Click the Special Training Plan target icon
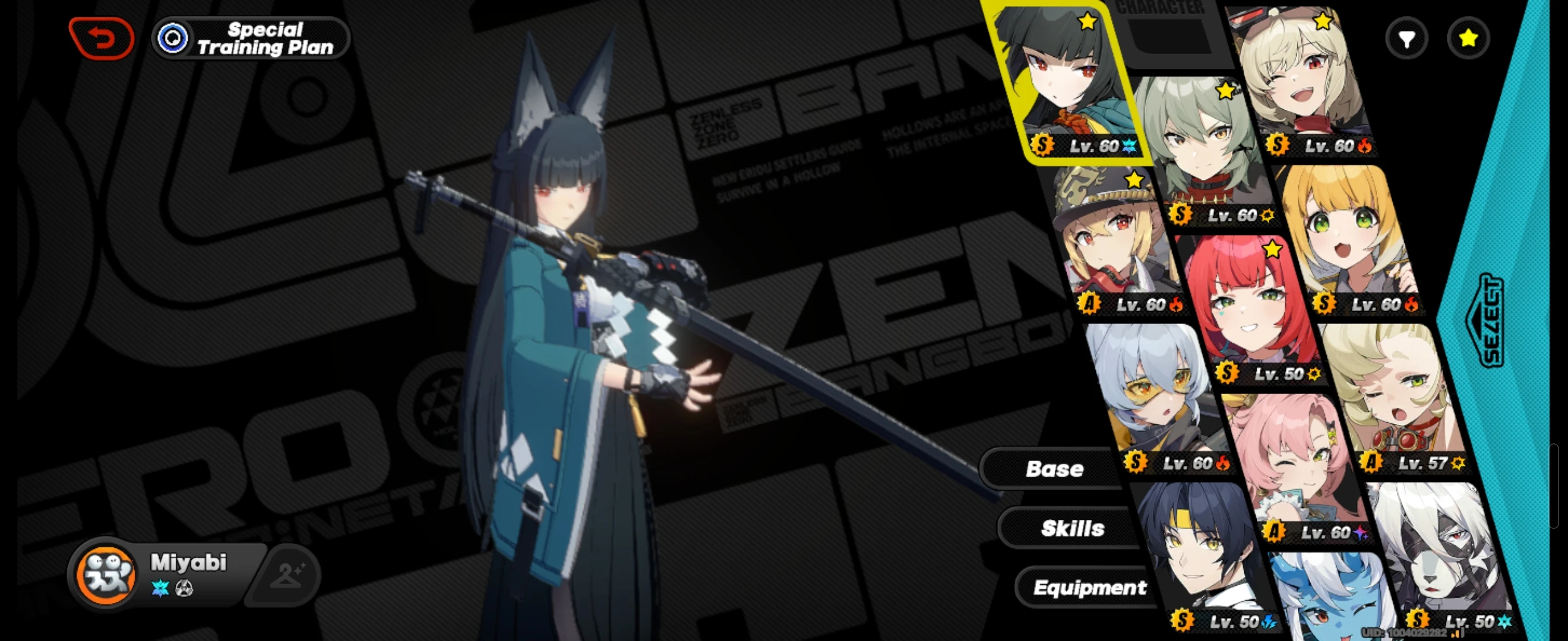This screenshot has height=641, width=1568. tap(173, 38)
